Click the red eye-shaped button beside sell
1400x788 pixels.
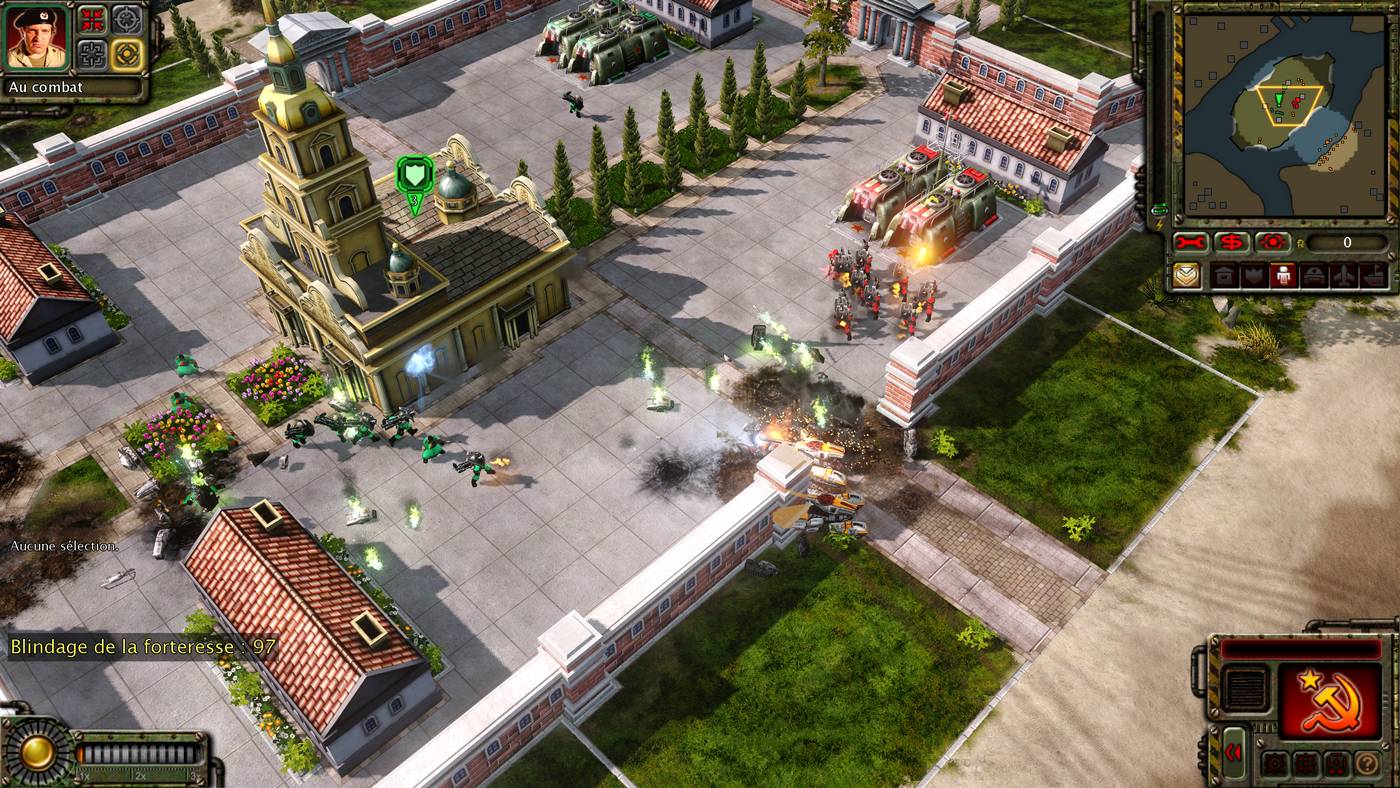tap(1273, 242)
